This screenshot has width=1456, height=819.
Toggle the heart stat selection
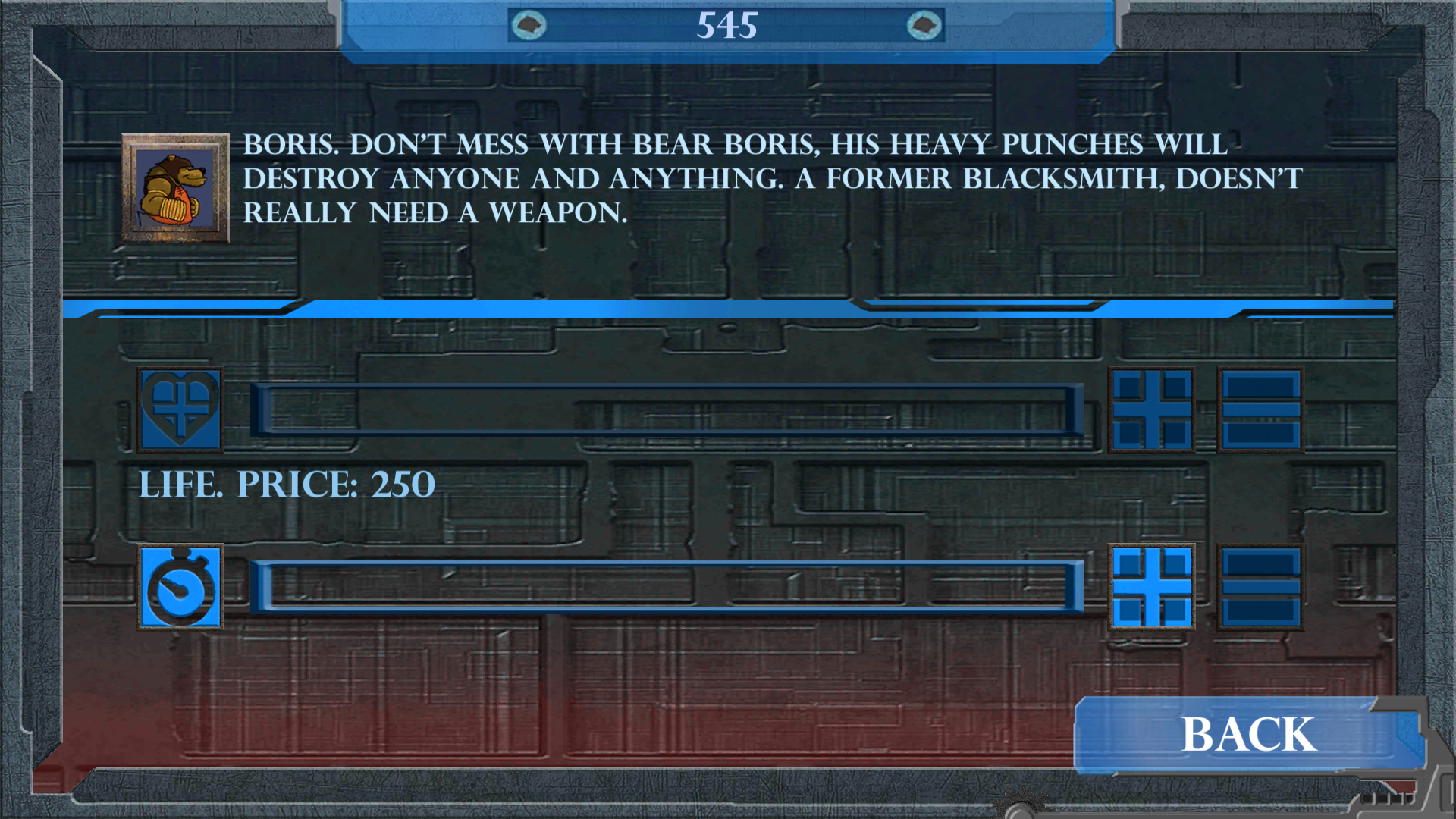pyautogui.click(x=179, y=410)
